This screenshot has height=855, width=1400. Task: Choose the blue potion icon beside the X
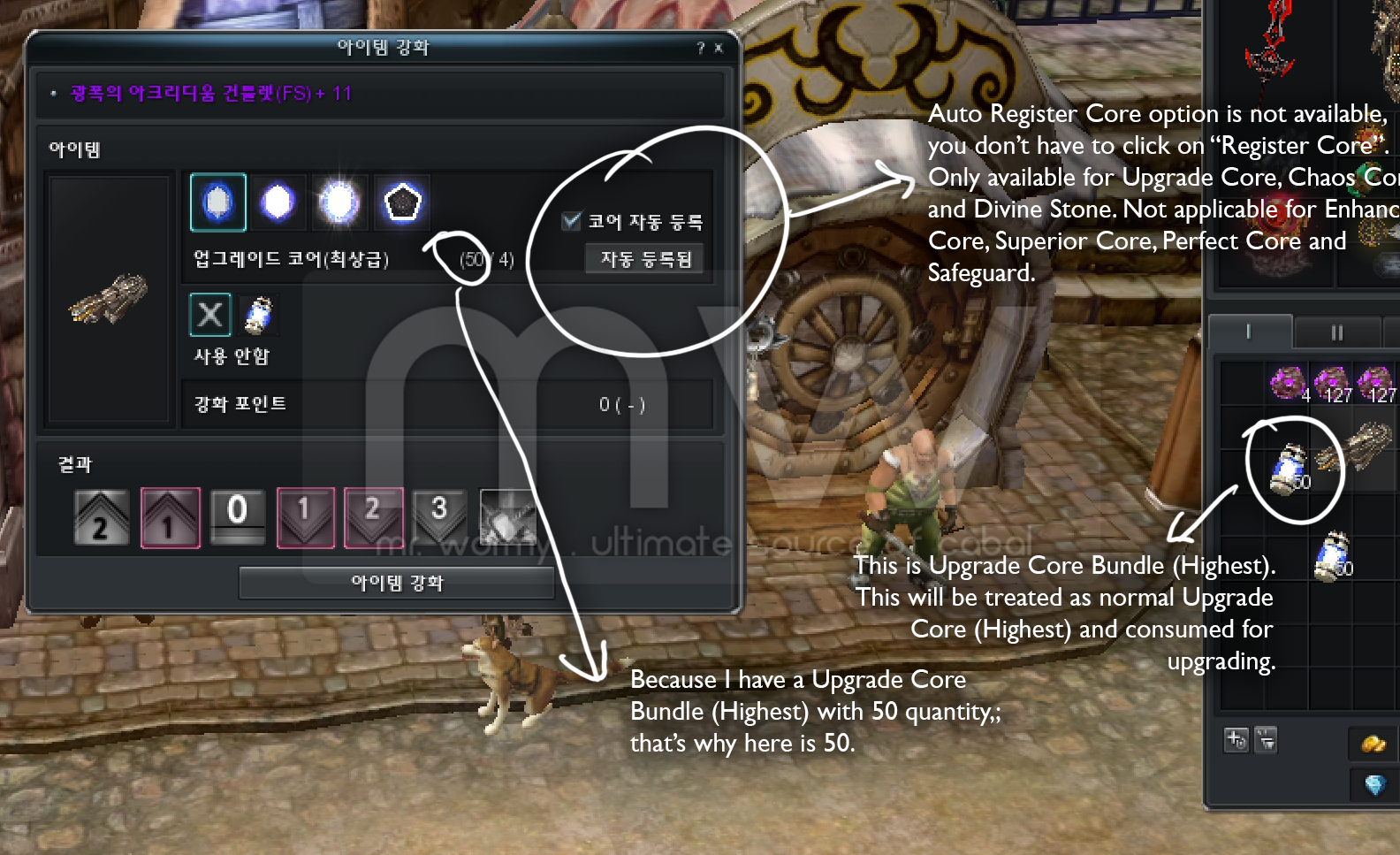point(258,316)
